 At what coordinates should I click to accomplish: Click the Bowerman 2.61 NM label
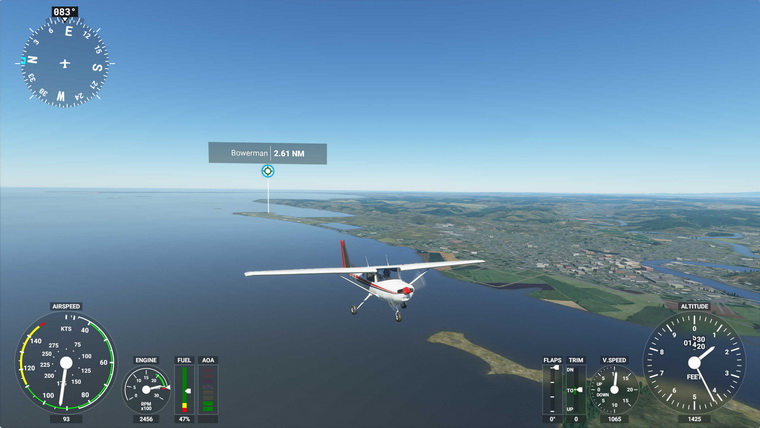(267, 153)
